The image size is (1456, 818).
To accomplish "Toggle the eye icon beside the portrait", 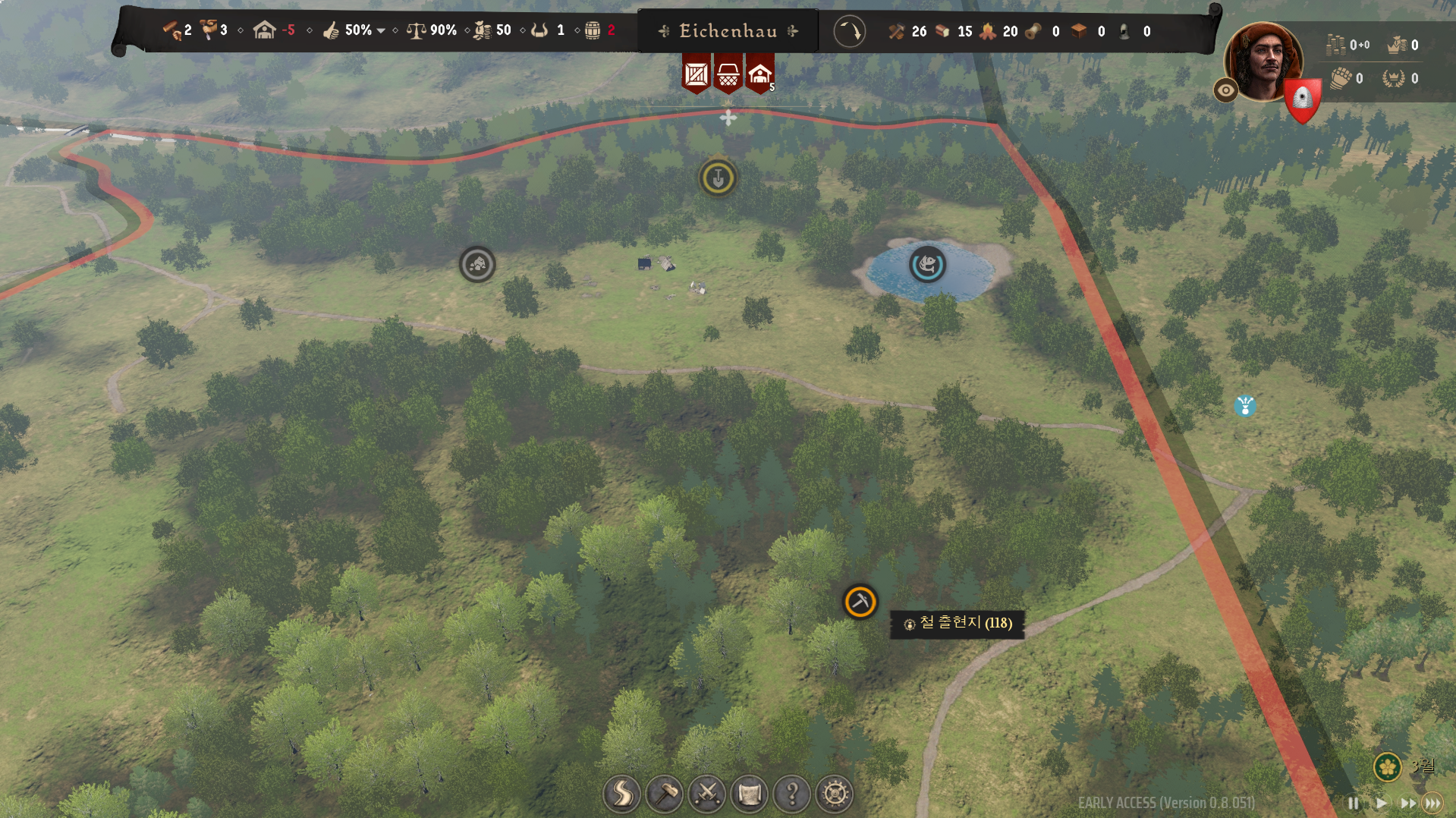I will coord(1225,91).
